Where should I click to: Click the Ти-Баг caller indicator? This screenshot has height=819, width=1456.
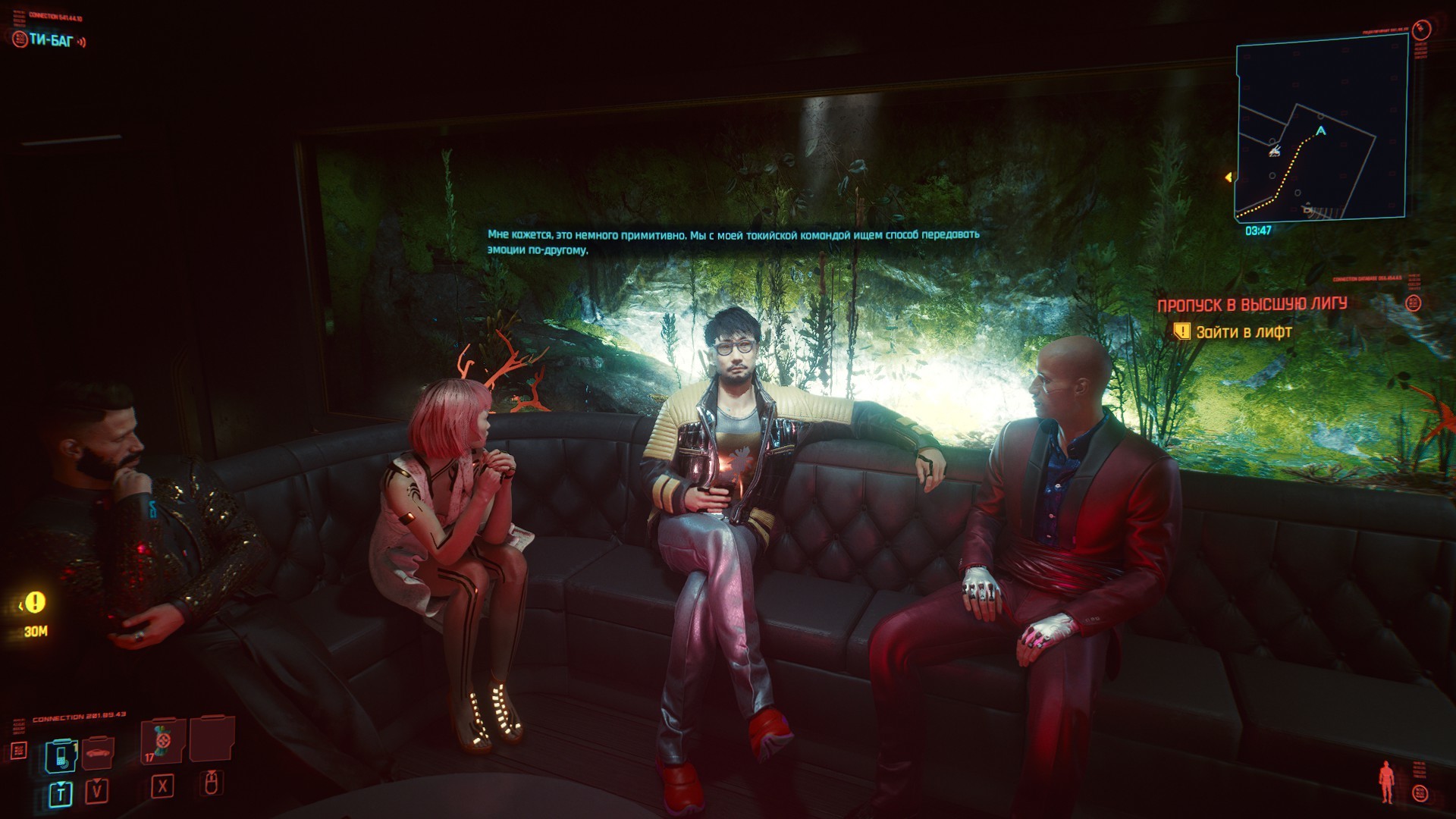(x=50, y=40)
